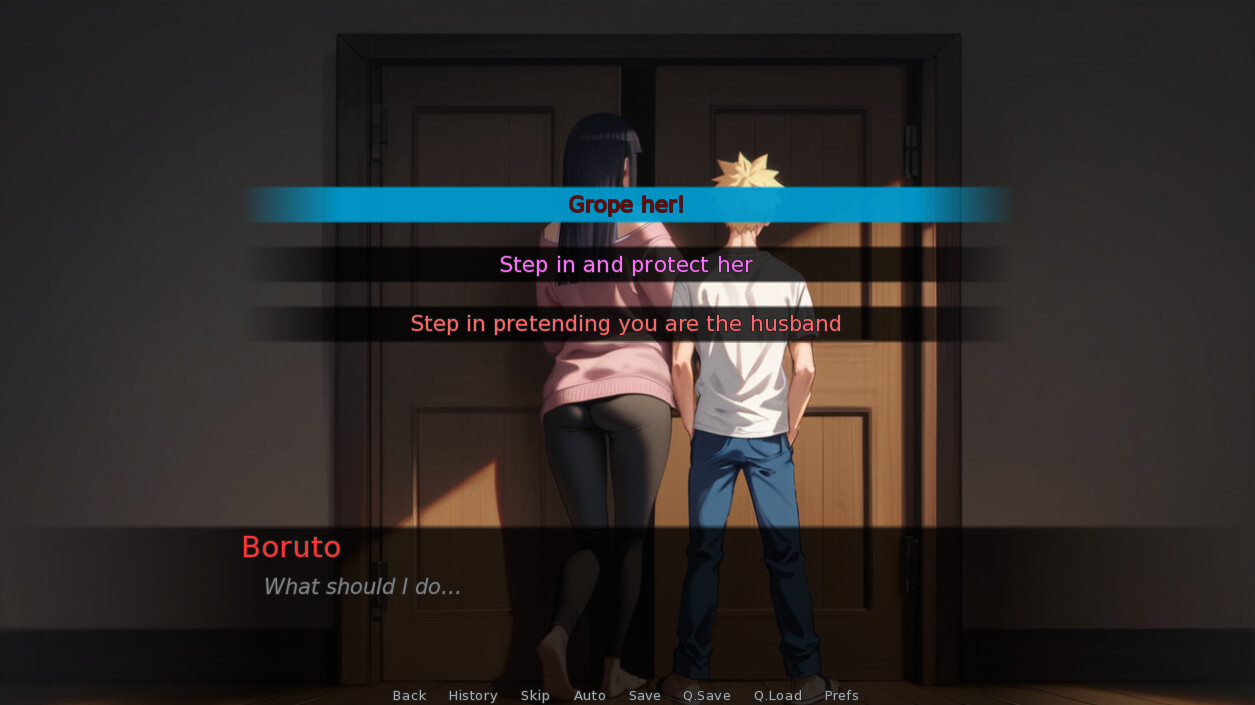
Task: Go Back to the previous line
Action: (409, 695)
